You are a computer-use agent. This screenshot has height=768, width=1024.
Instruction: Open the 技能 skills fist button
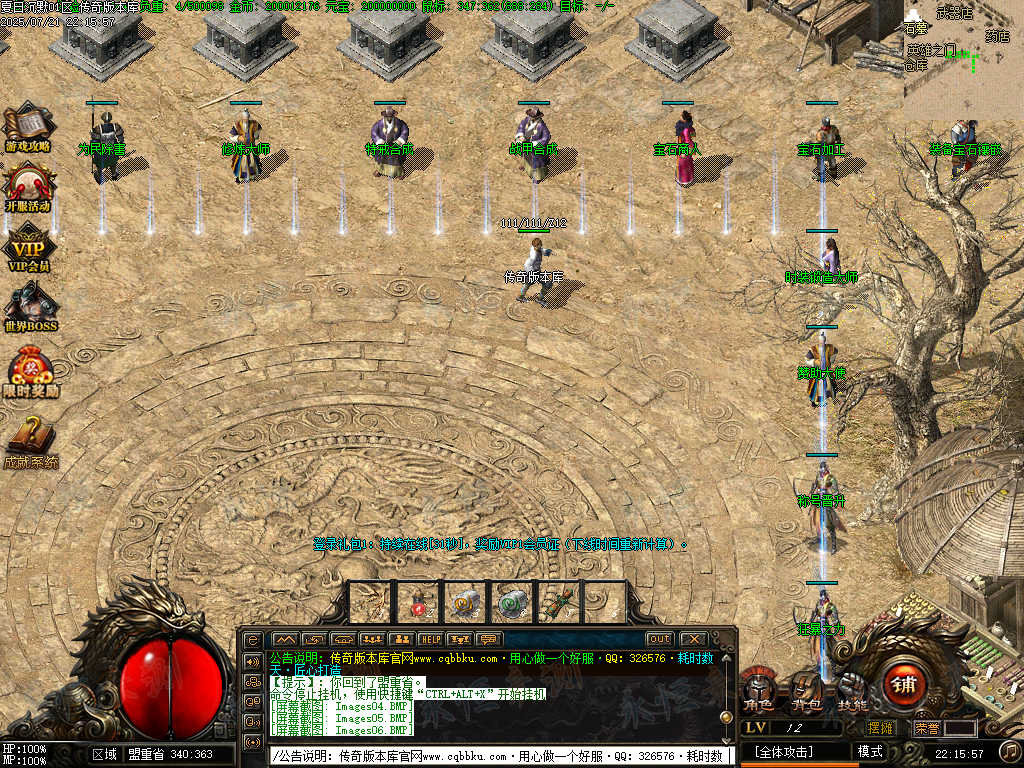point(852,689)
